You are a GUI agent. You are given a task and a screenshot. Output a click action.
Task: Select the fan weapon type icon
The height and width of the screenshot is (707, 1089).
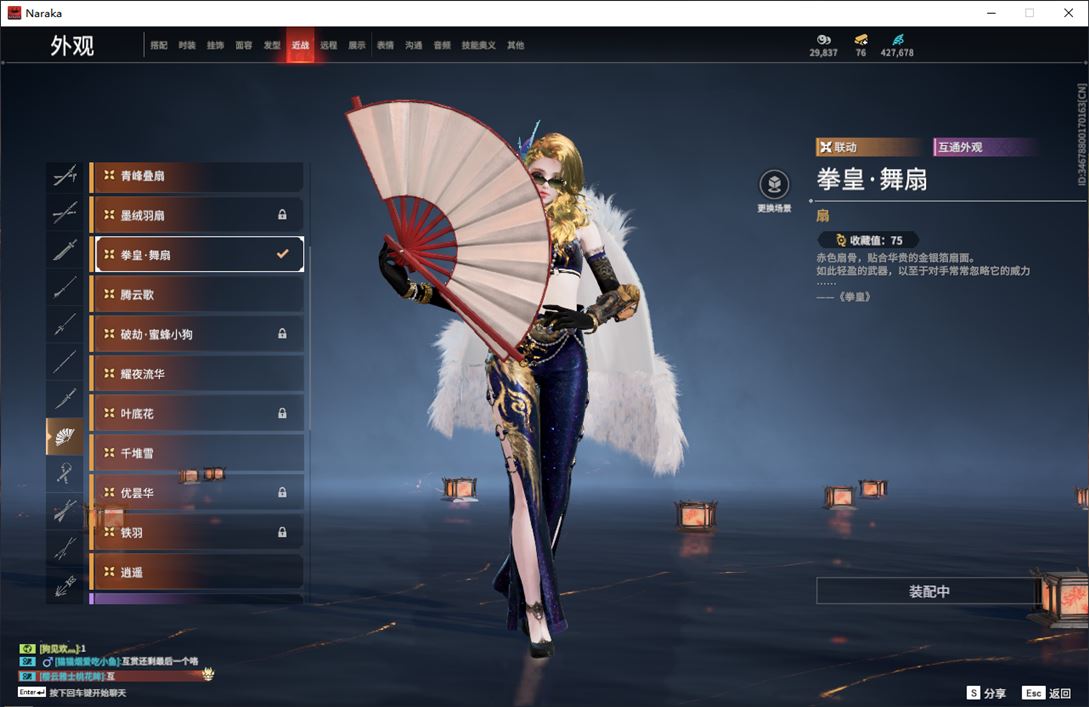tap(65, 437)
